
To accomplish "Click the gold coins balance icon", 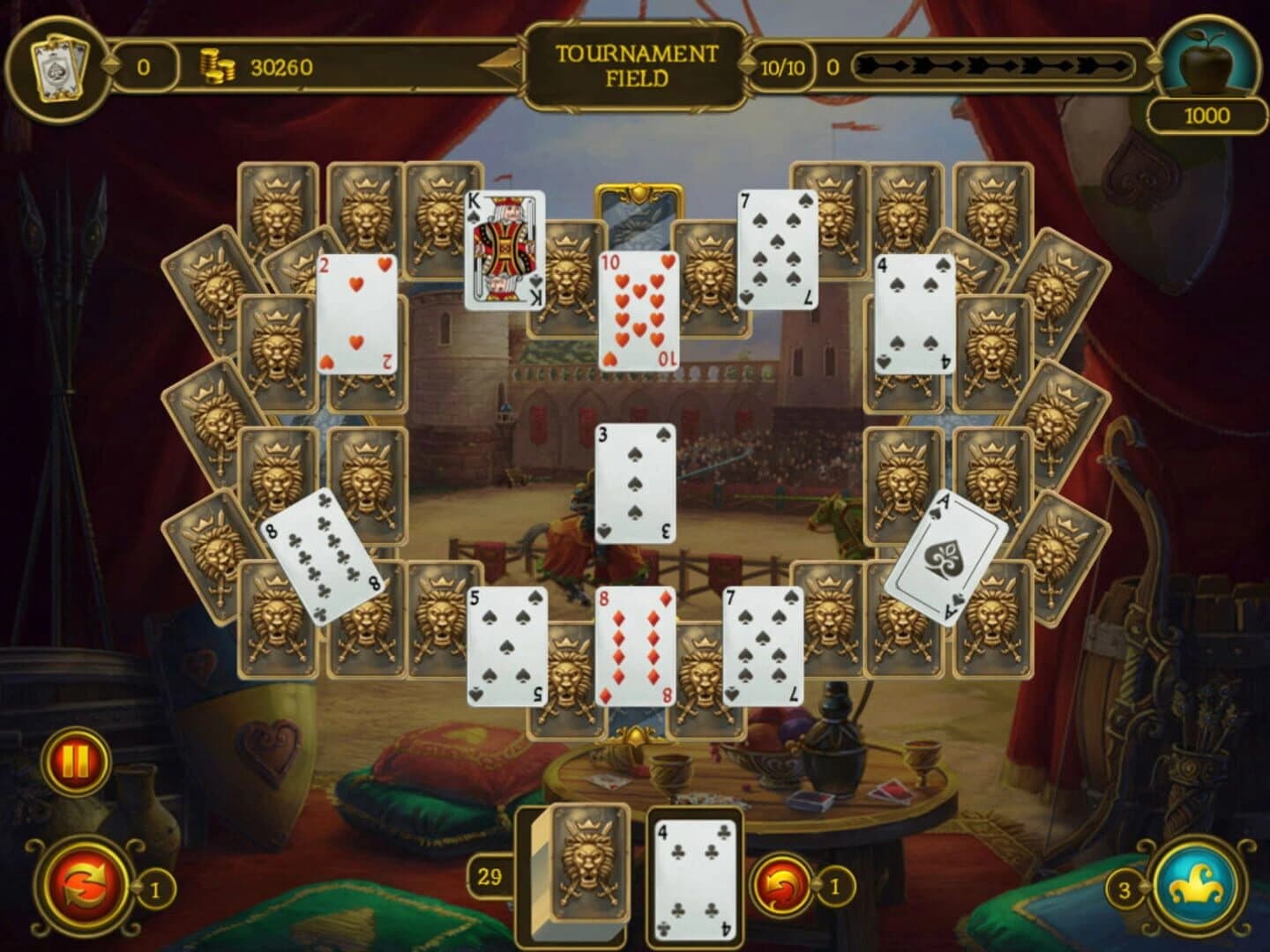I will point(220,65).
